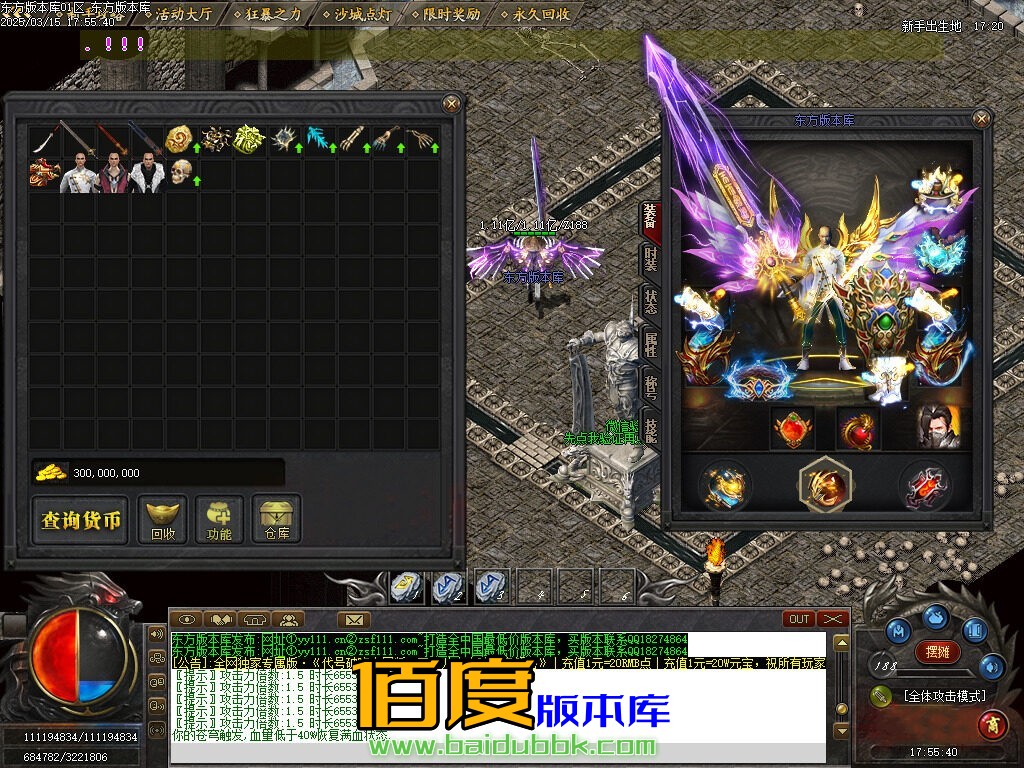Close the character equipment window
The width and height of the screenshot is (1024, 768).
tap(981, 119)
